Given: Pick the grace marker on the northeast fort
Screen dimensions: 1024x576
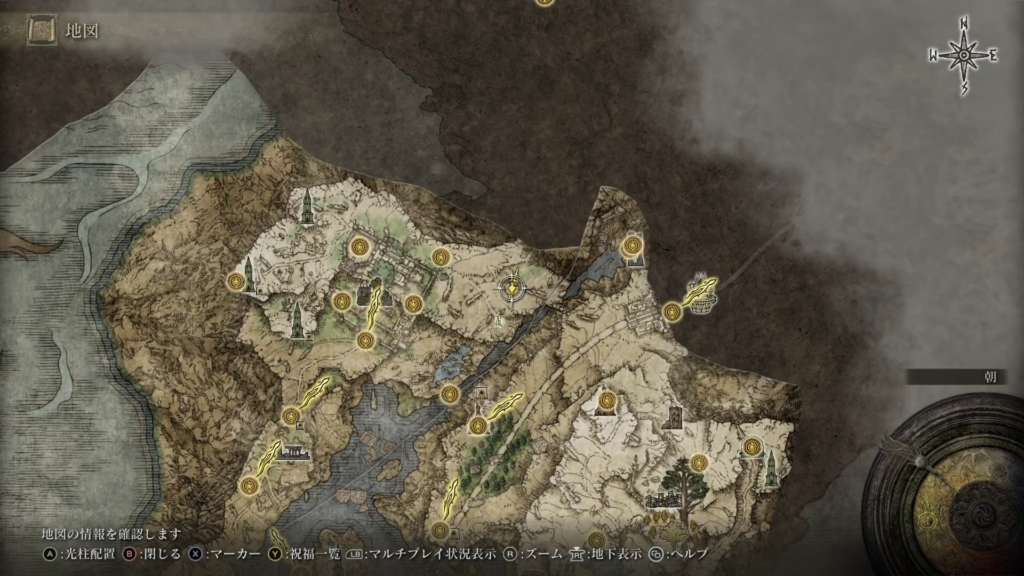Looking at the screenshot, I should [631, 245].
